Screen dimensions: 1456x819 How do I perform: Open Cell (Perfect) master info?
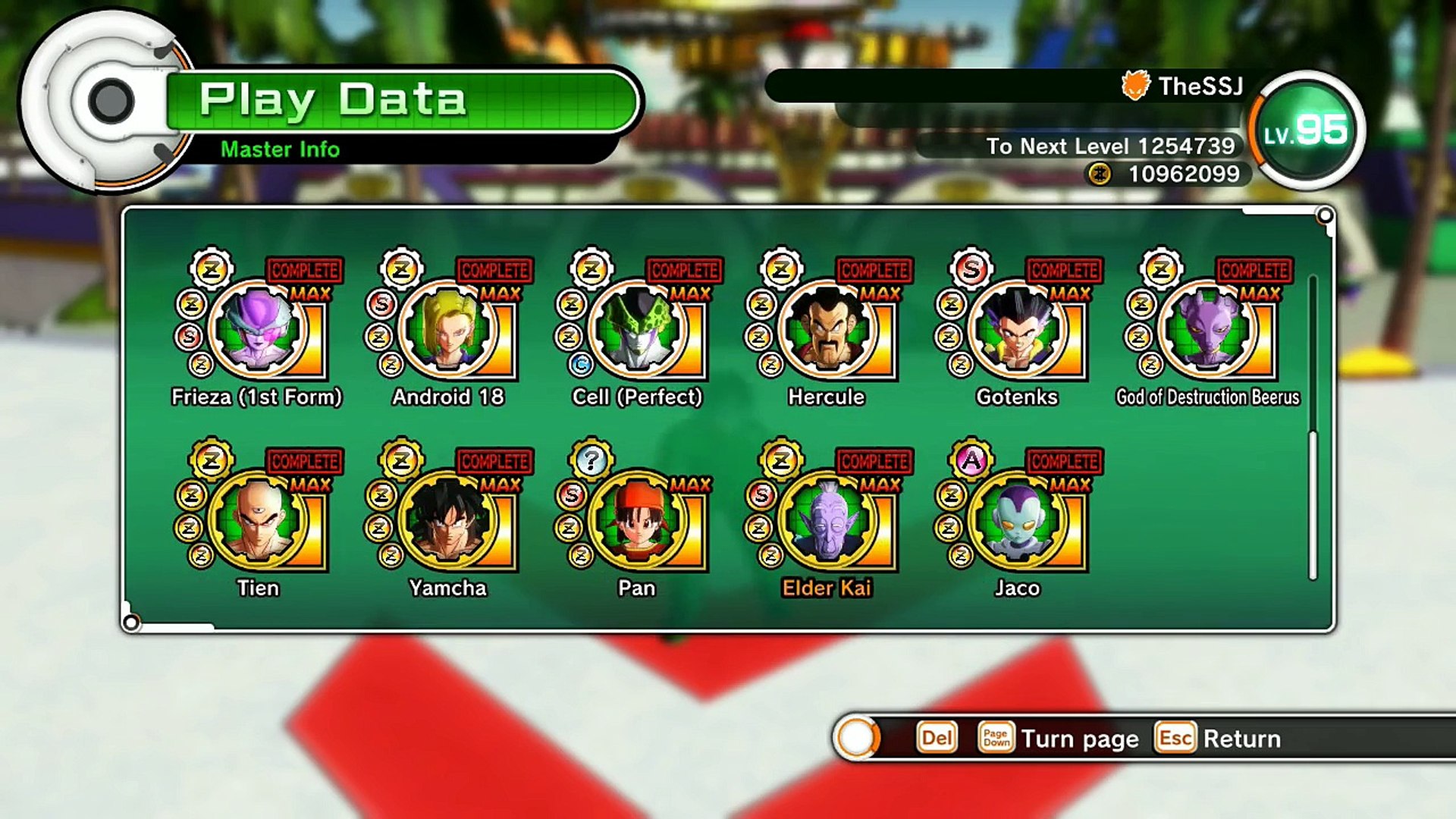tap(637, 330)
